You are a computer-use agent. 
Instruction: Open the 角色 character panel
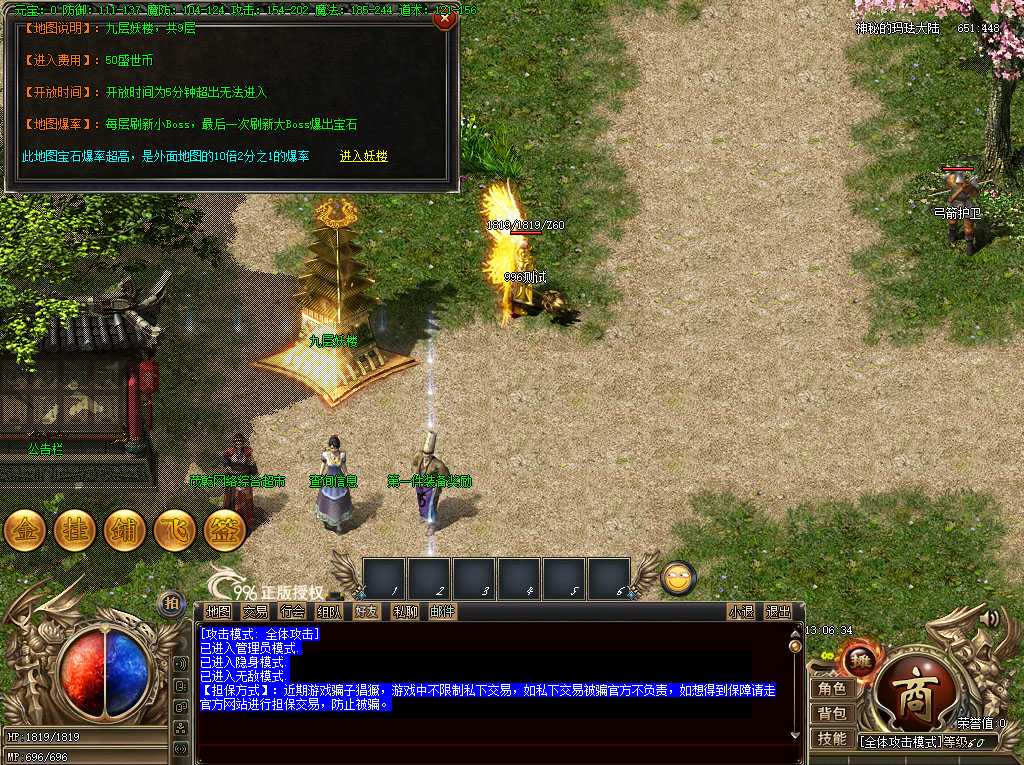coord(832,689)
